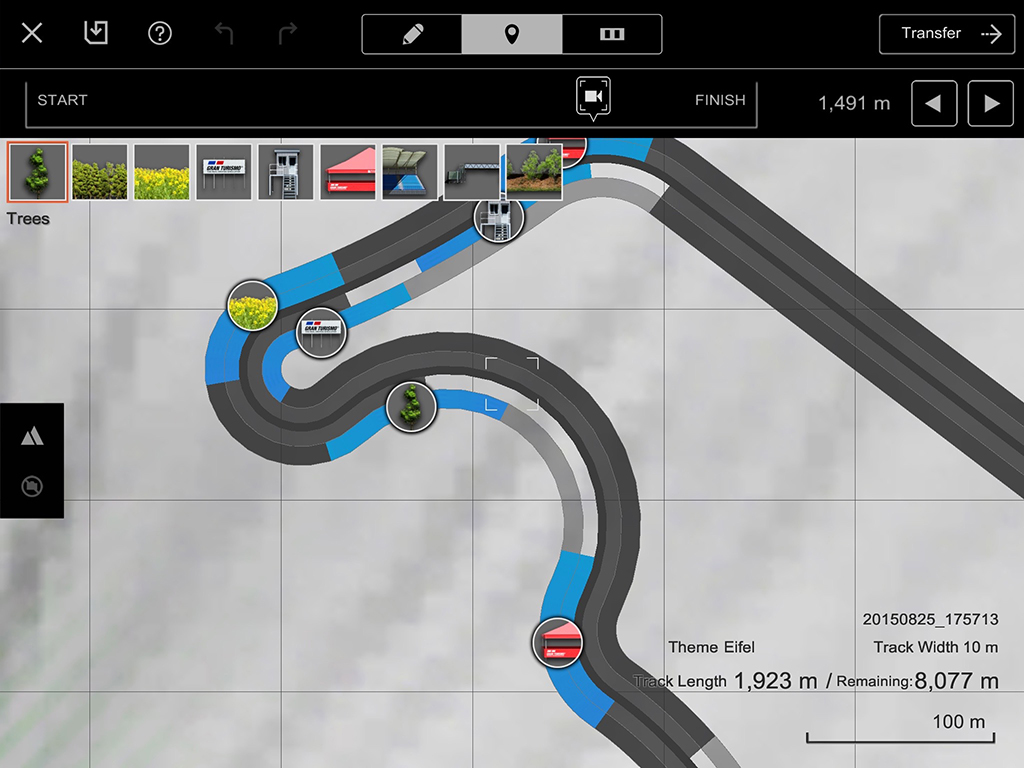Click the yellow flowers marker on the track

252,306
